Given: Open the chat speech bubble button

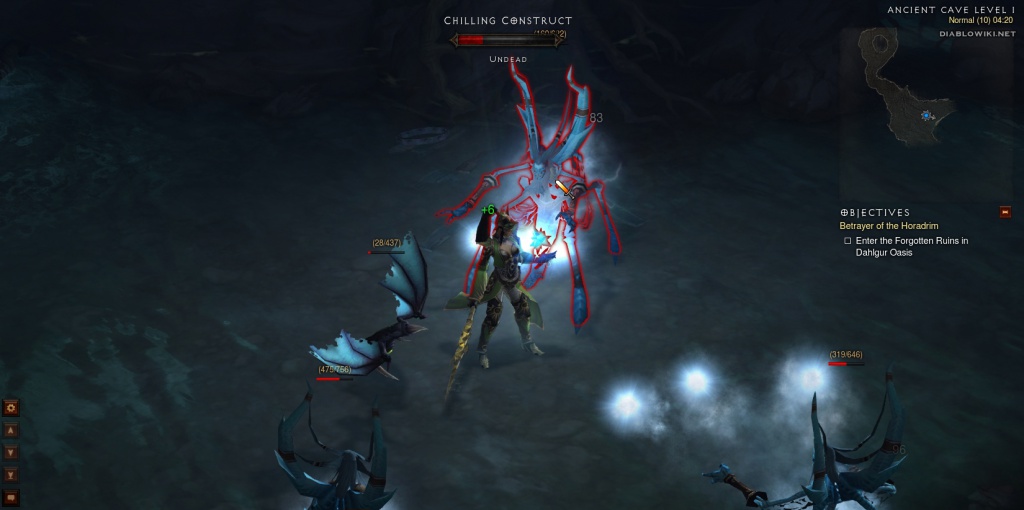Looking at the screenshot, I should (11, 497).
